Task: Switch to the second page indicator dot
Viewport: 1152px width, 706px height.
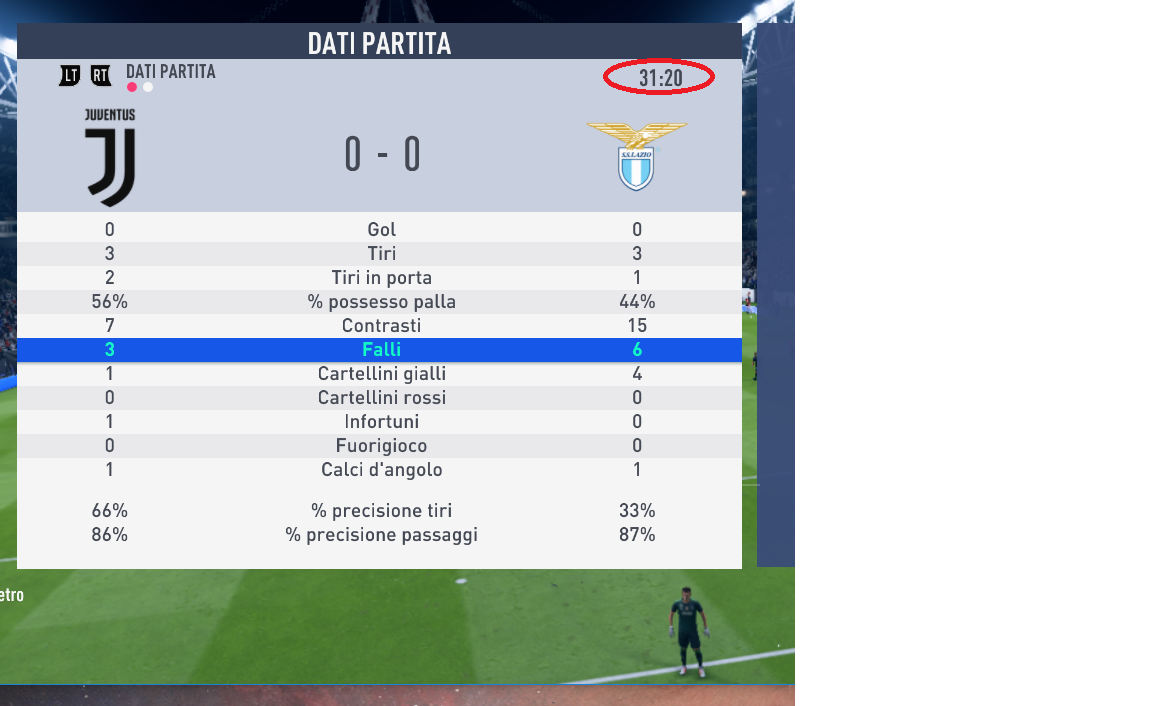Action: [x=148, y=87]
